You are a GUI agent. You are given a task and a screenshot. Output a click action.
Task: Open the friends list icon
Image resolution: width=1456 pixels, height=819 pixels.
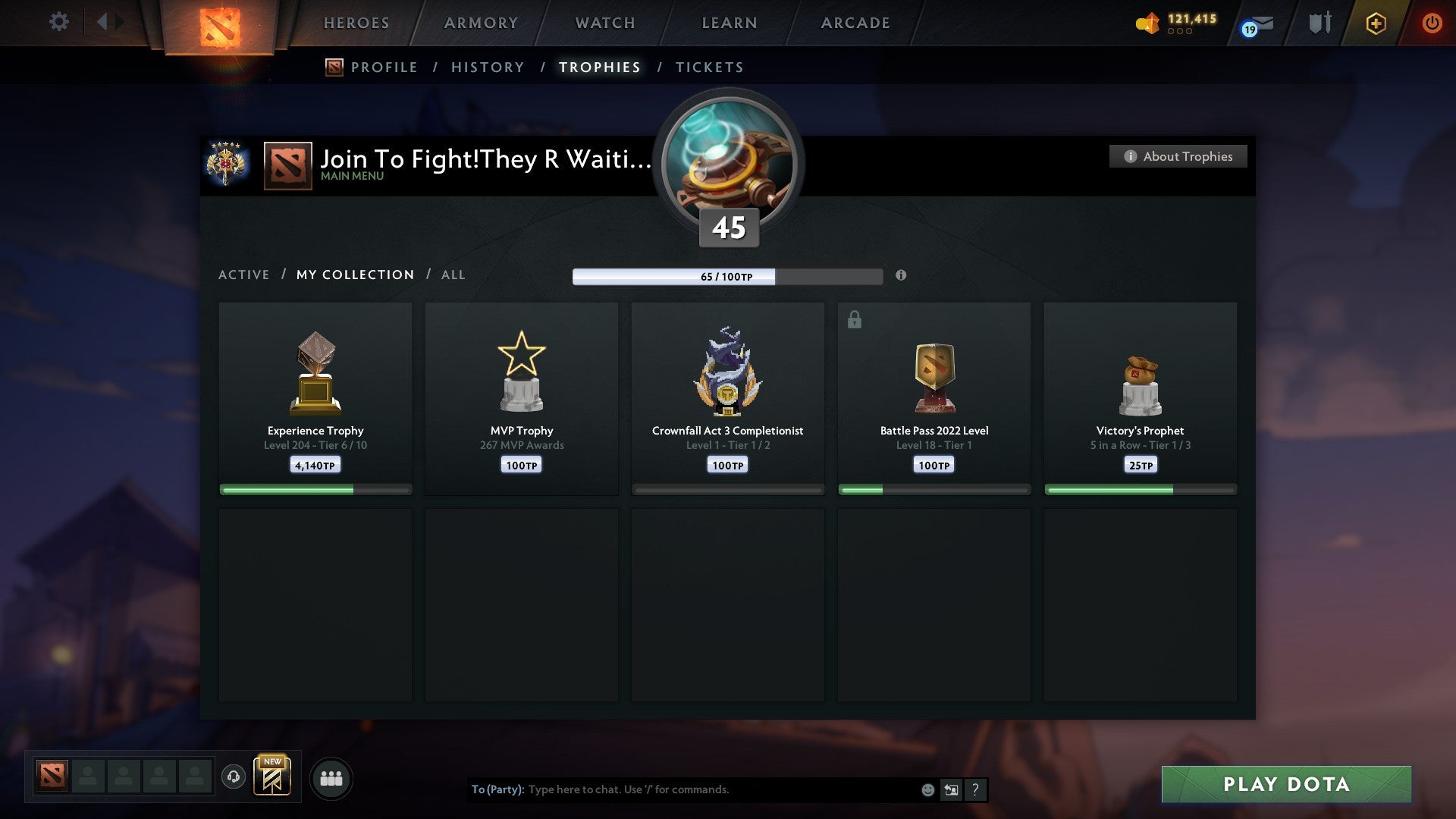pos(331,778)
